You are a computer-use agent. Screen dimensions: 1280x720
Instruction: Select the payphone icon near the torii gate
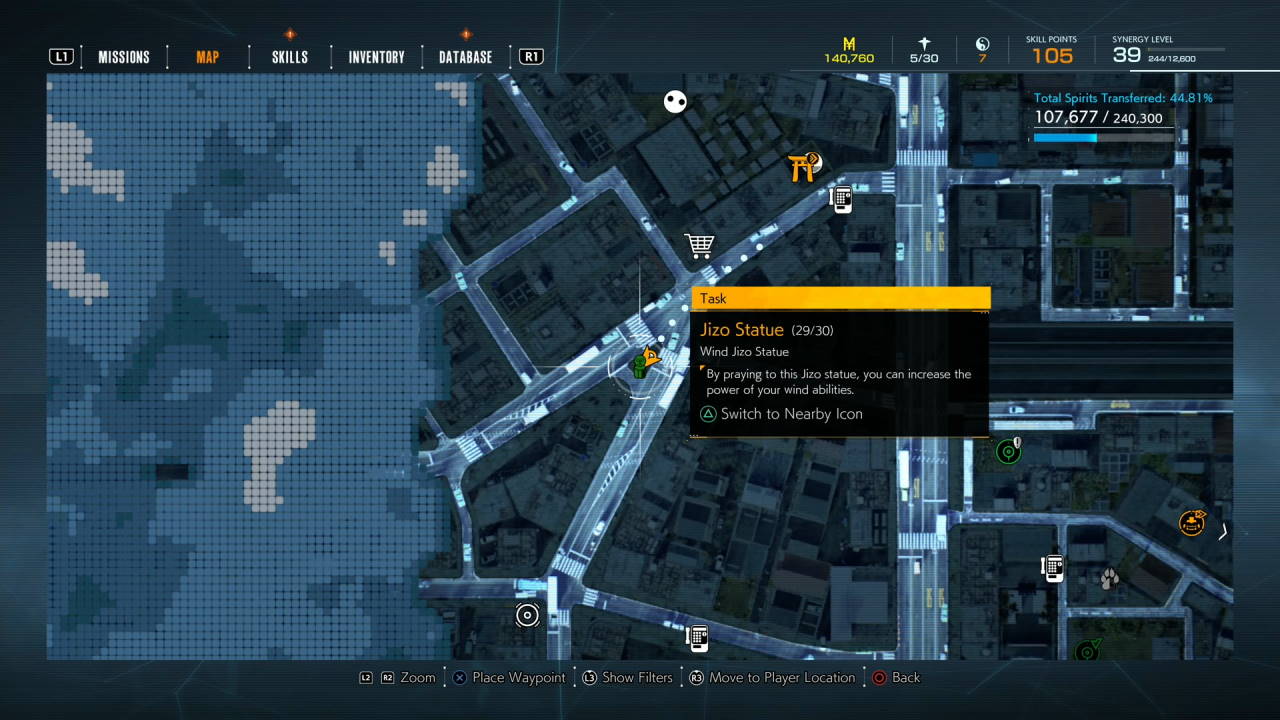[841, 199]
